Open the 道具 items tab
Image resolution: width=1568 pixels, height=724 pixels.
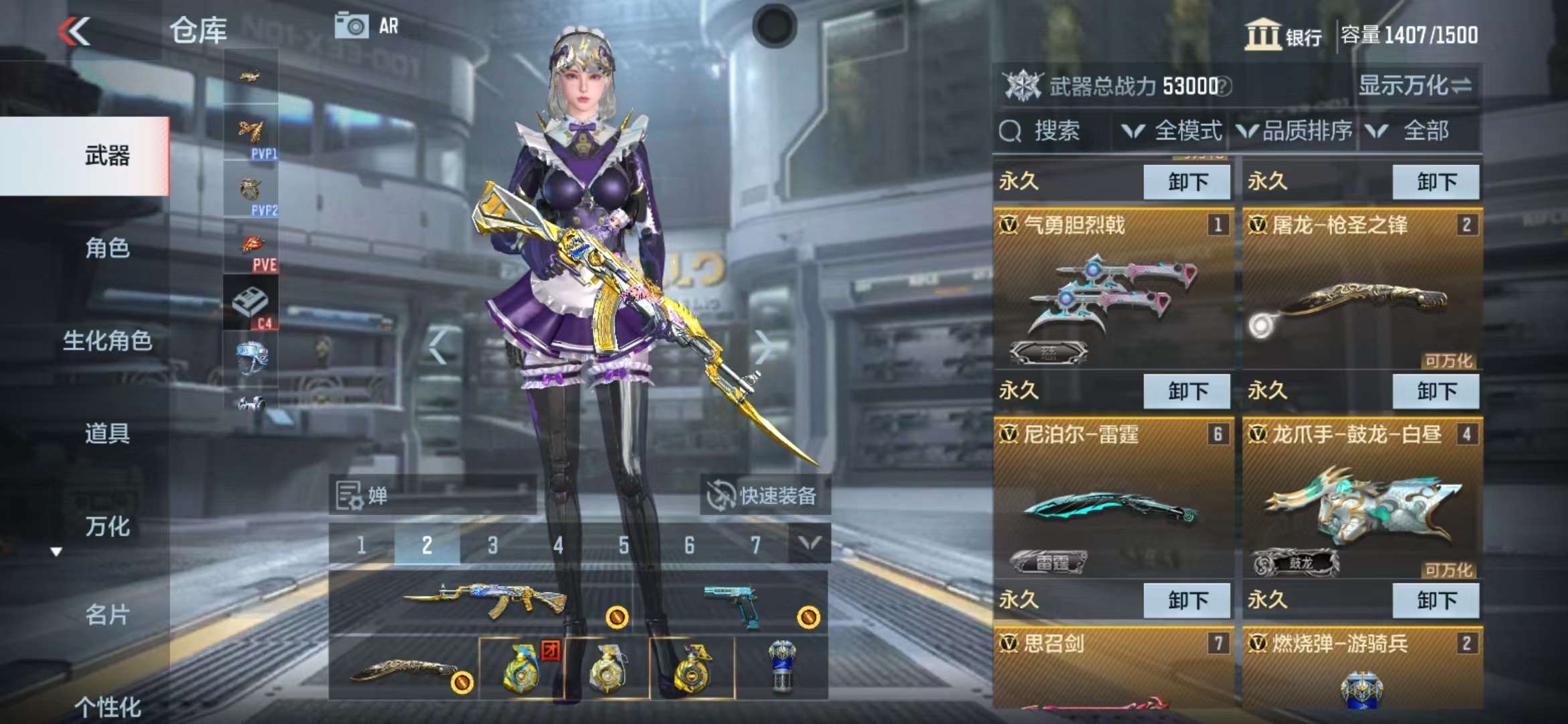107,433
